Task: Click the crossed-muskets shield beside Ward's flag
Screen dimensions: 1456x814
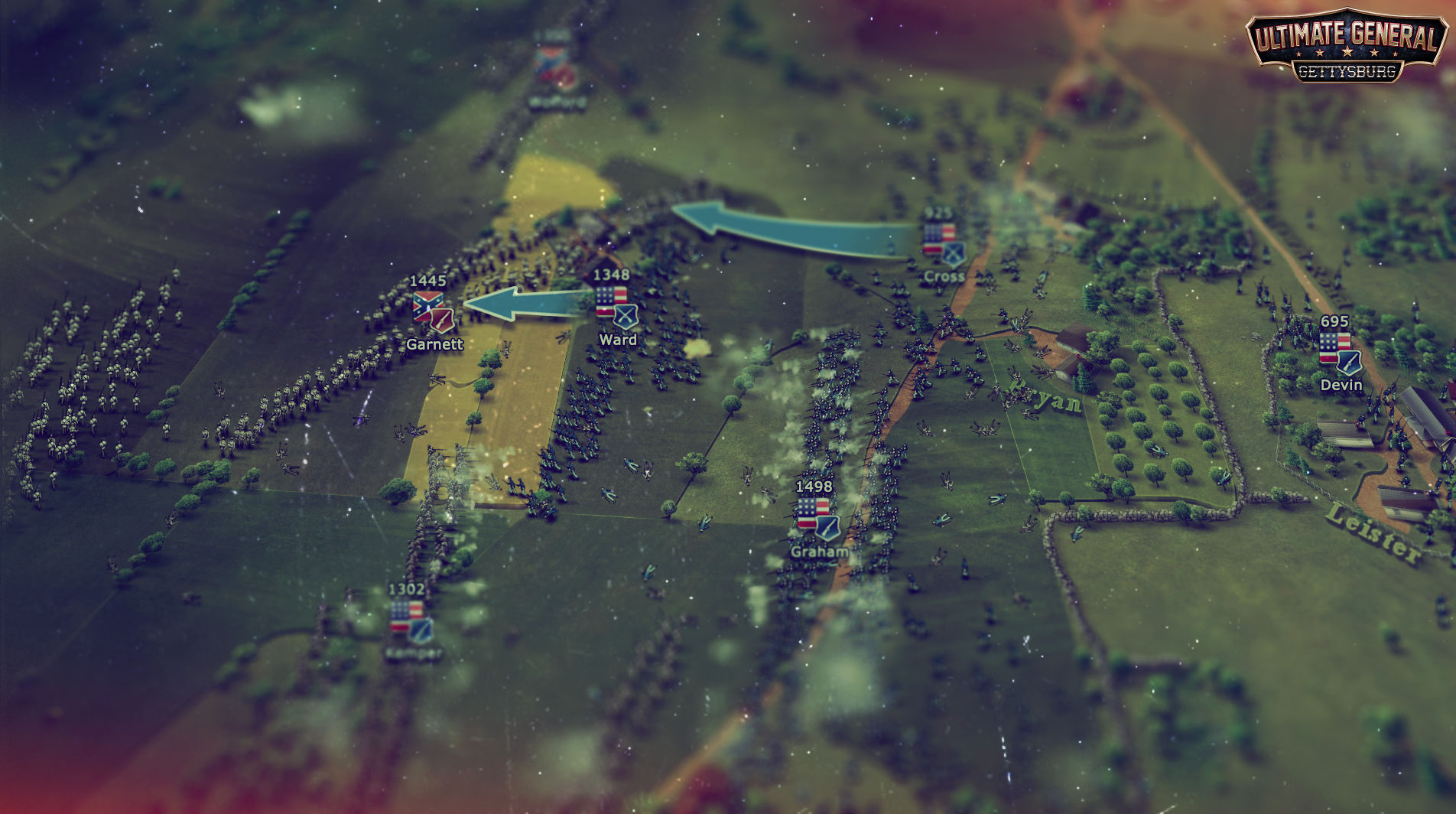Action: tap(625, 317)
